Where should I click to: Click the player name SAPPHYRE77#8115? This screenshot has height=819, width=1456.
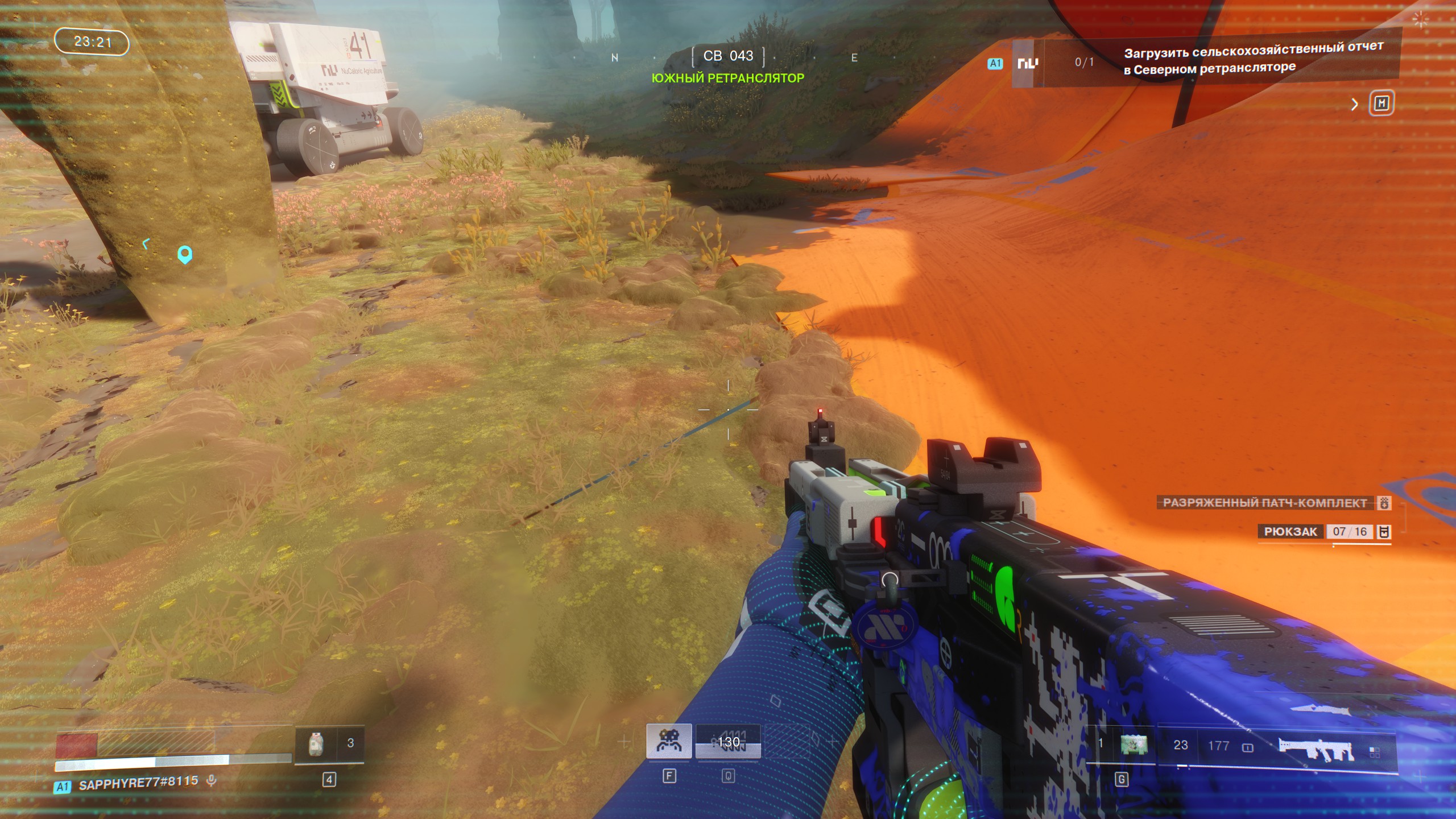[x=138, y=784]
